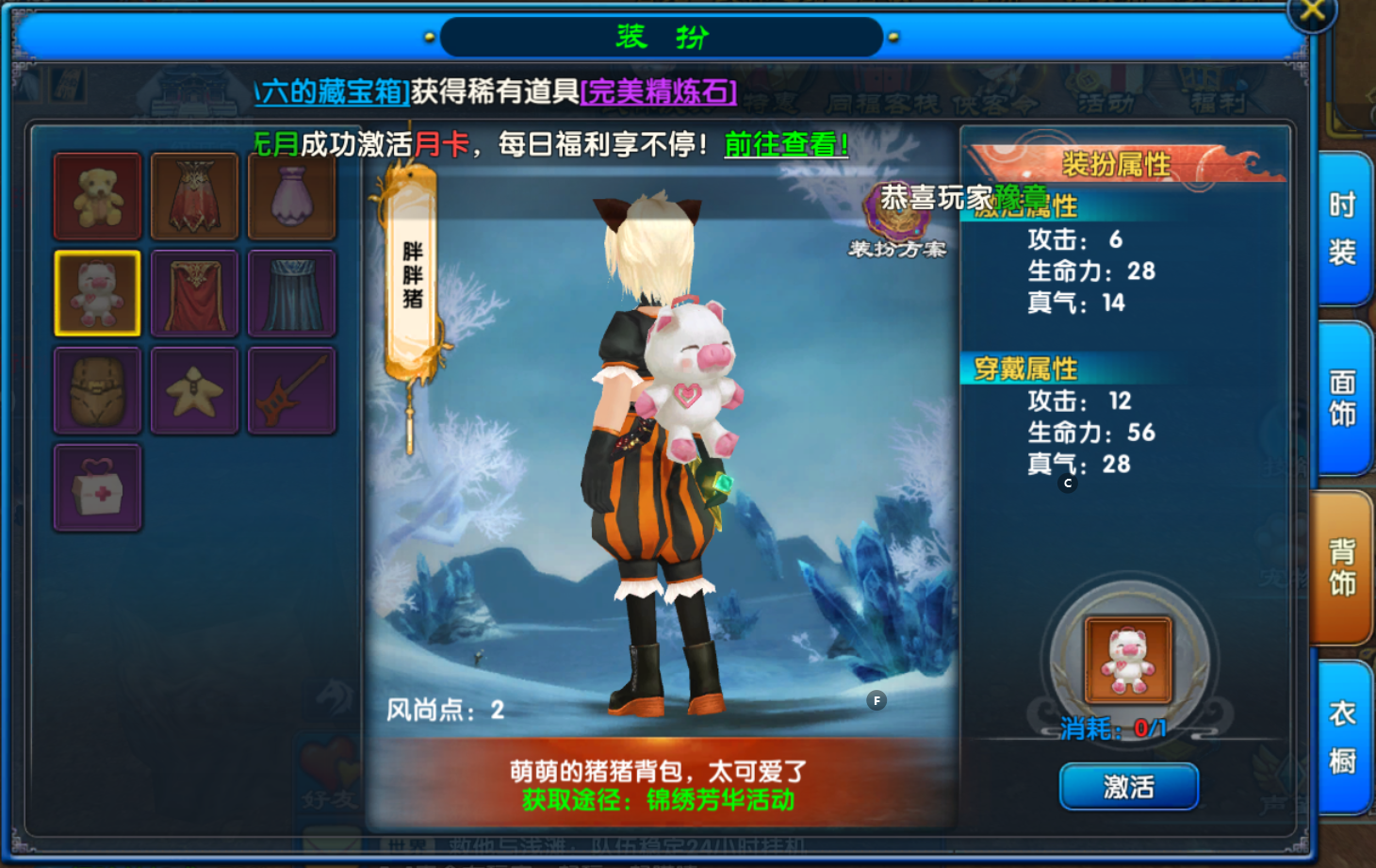Follow the 前往查看 link
This screenshot has width=1376, height=868.
pos(786,144)
